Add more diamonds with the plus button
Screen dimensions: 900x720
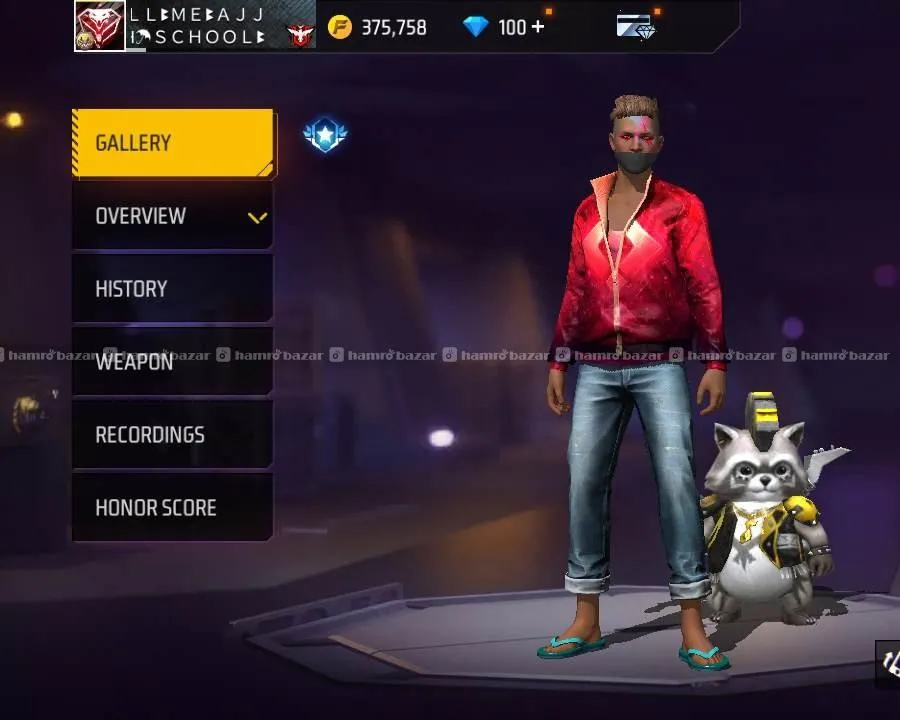coord(538,27)
